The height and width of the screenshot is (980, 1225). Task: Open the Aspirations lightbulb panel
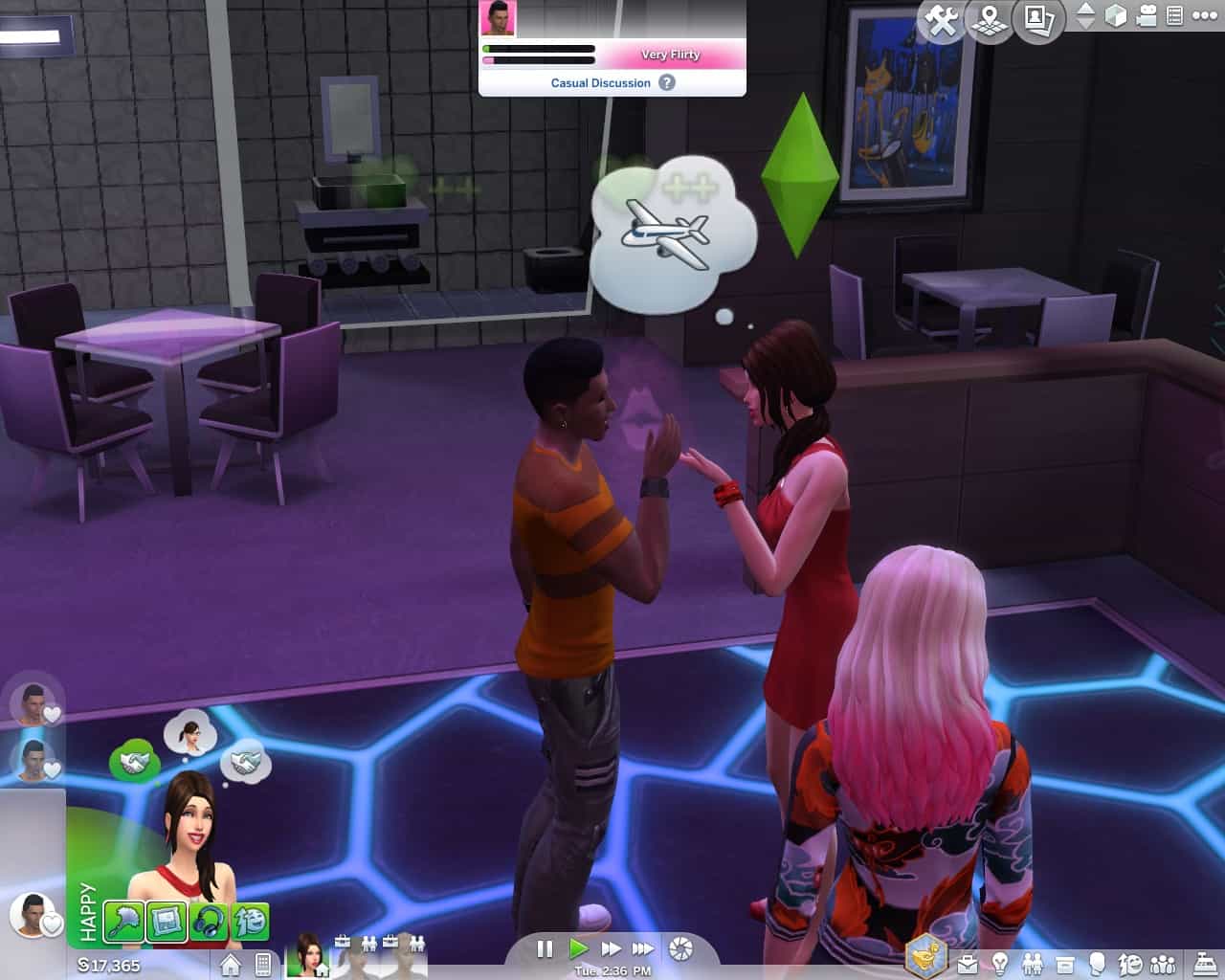(1000, 963)
